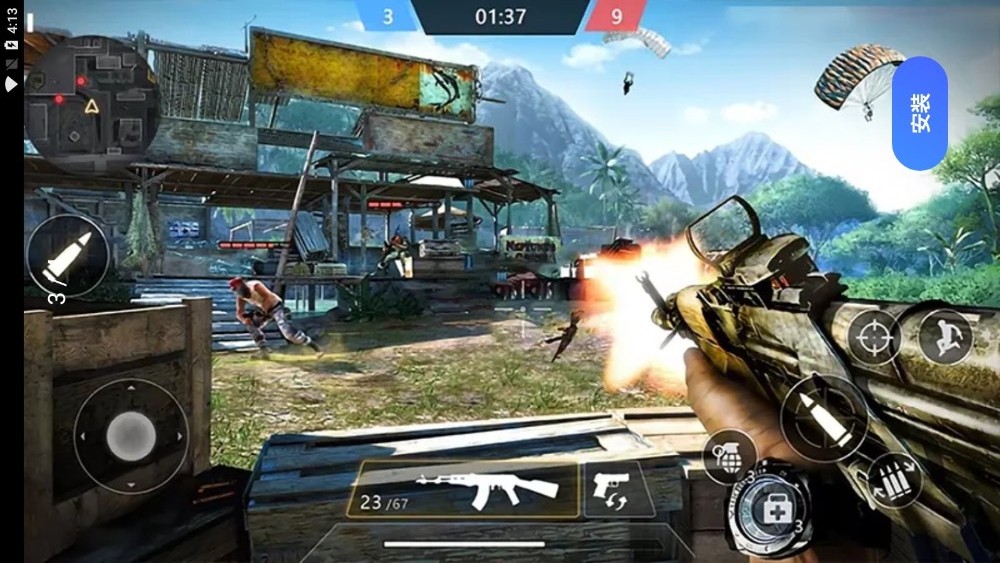
Task: Tap the left-side bullet fire button
Action: [68, 256]
